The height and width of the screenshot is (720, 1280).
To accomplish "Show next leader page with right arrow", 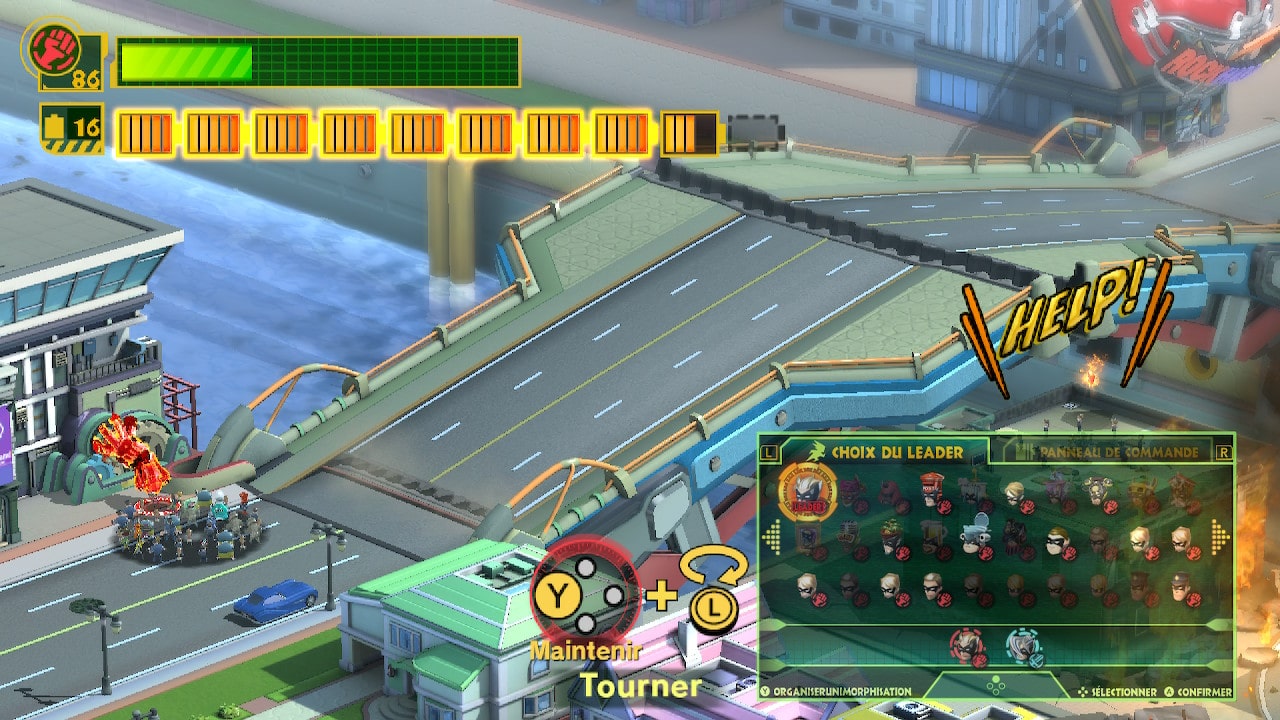I will coord(1220,537).
